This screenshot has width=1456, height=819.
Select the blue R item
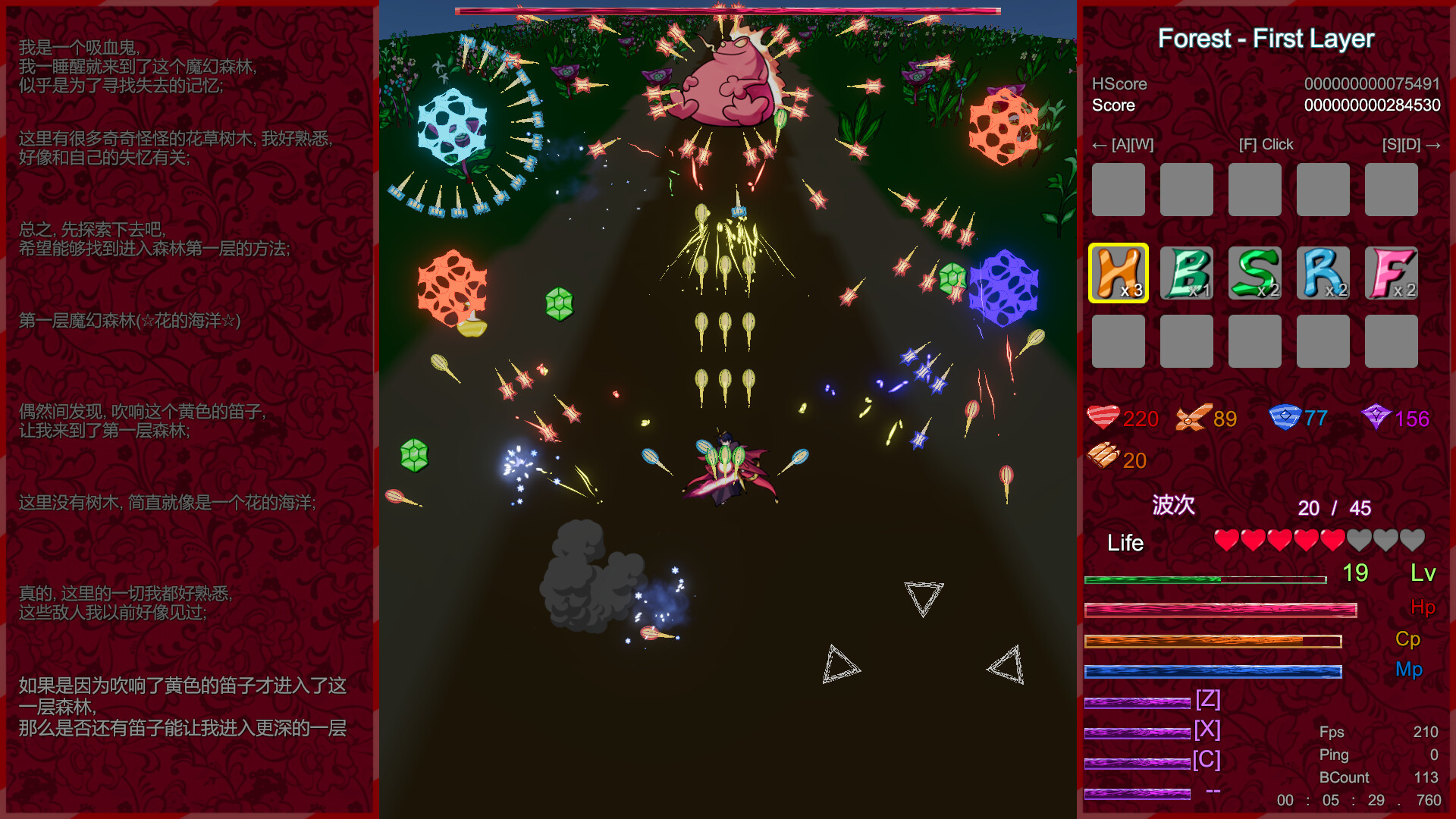coord(1323,273)
